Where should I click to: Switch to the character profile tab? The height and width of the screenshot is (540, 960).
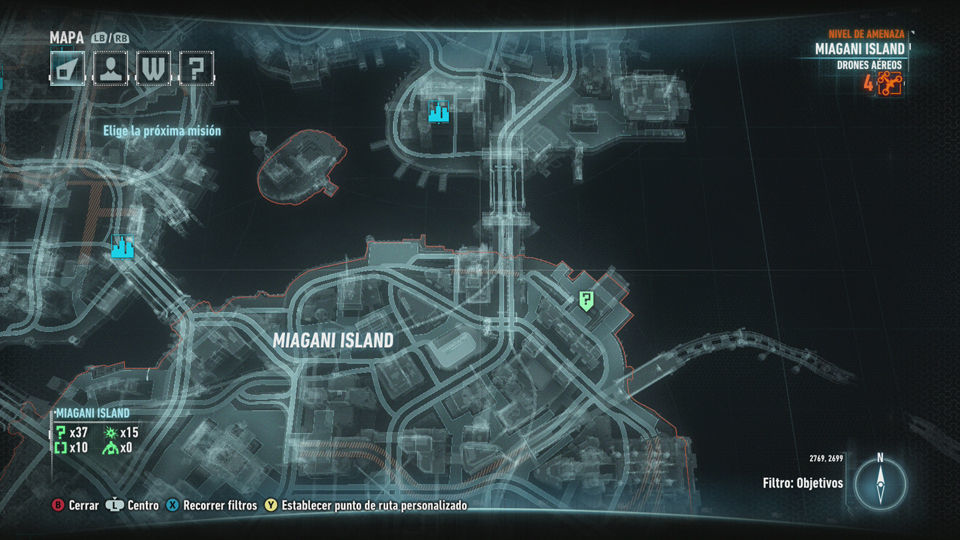point(111,70)
